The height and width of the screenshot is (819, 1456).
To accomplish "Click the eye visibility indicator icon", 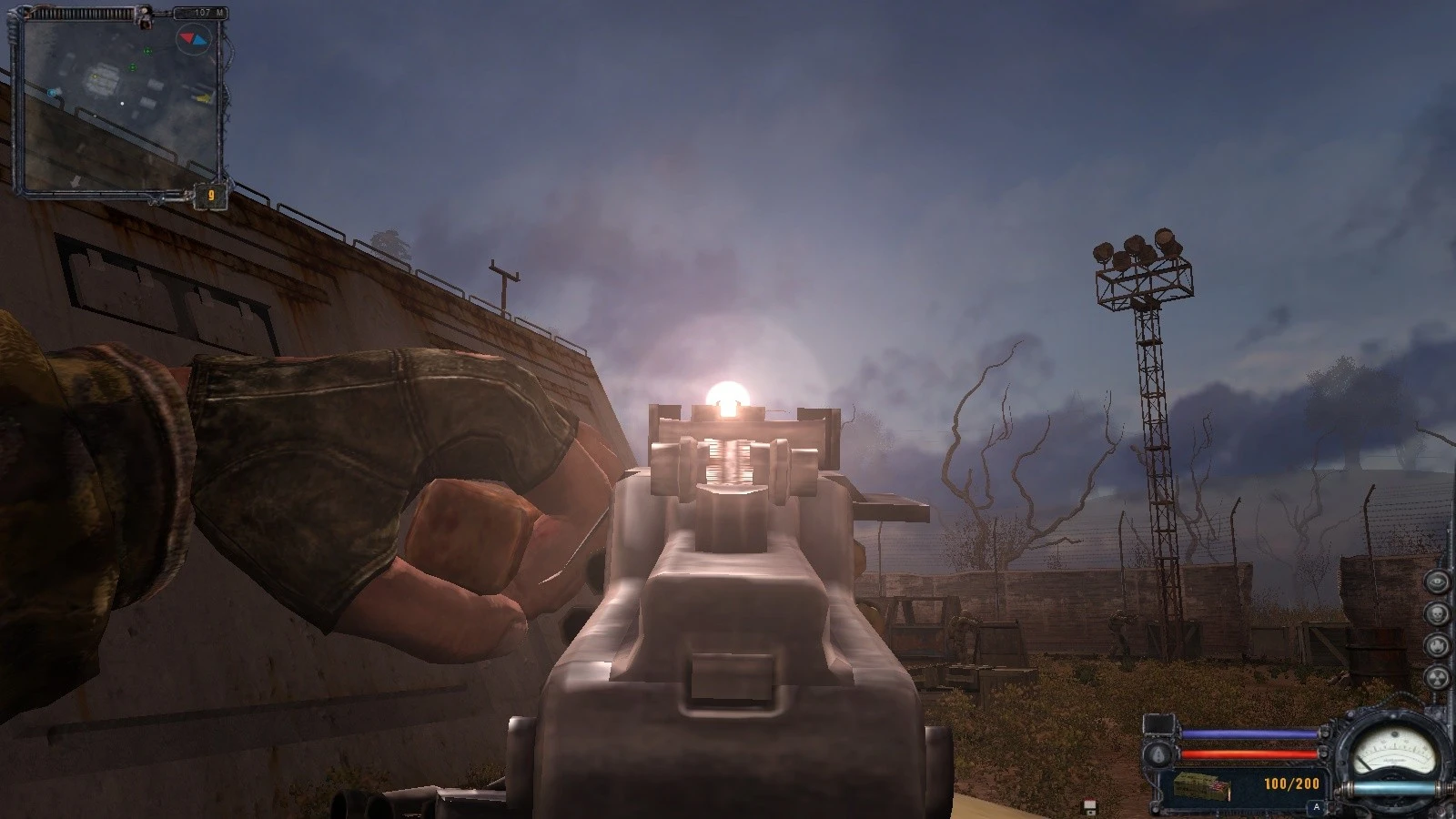I will [x=1436, y=581].
